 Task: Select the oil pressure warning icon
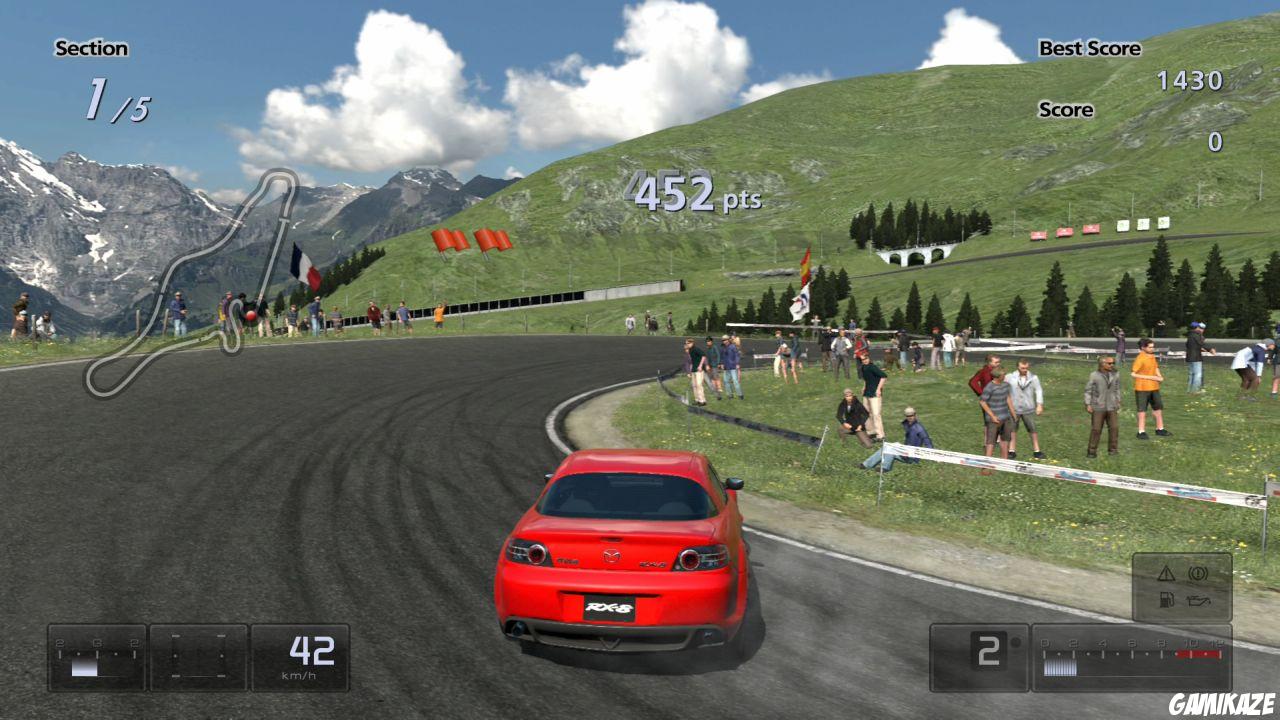pyautogui.click(x=1198, y=600)
